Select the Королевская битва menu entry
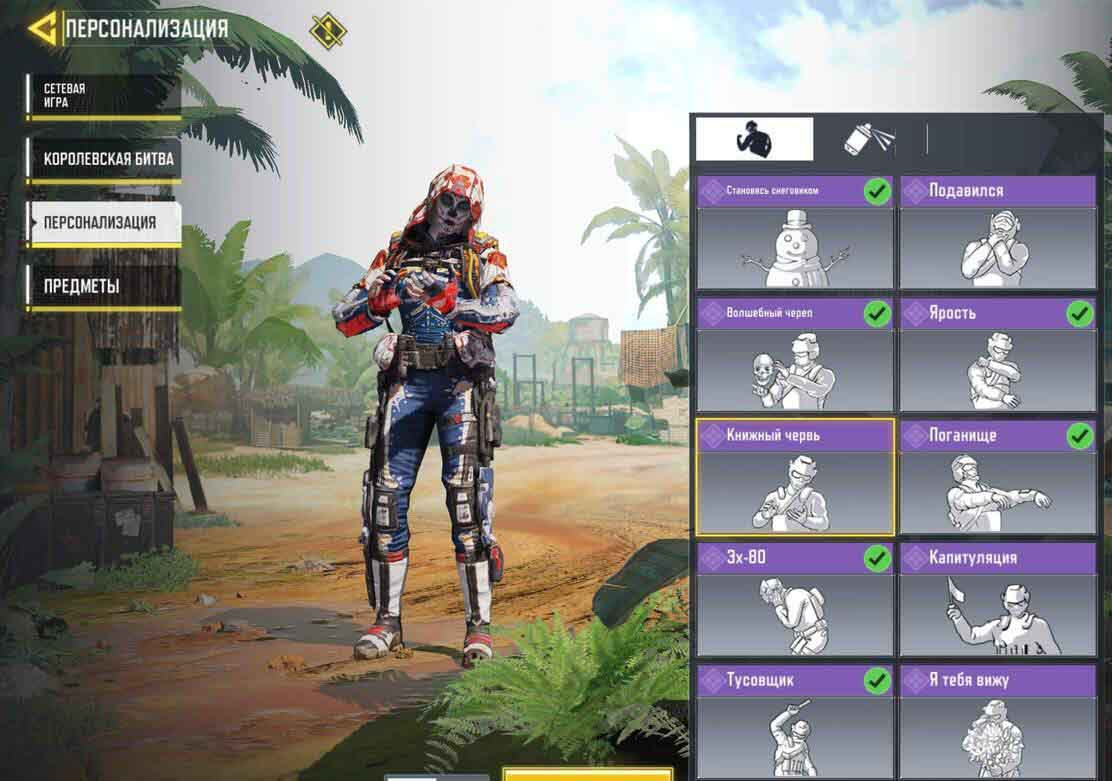The height and width of the screenshot is (781, 1112). (x=104, y=159)
